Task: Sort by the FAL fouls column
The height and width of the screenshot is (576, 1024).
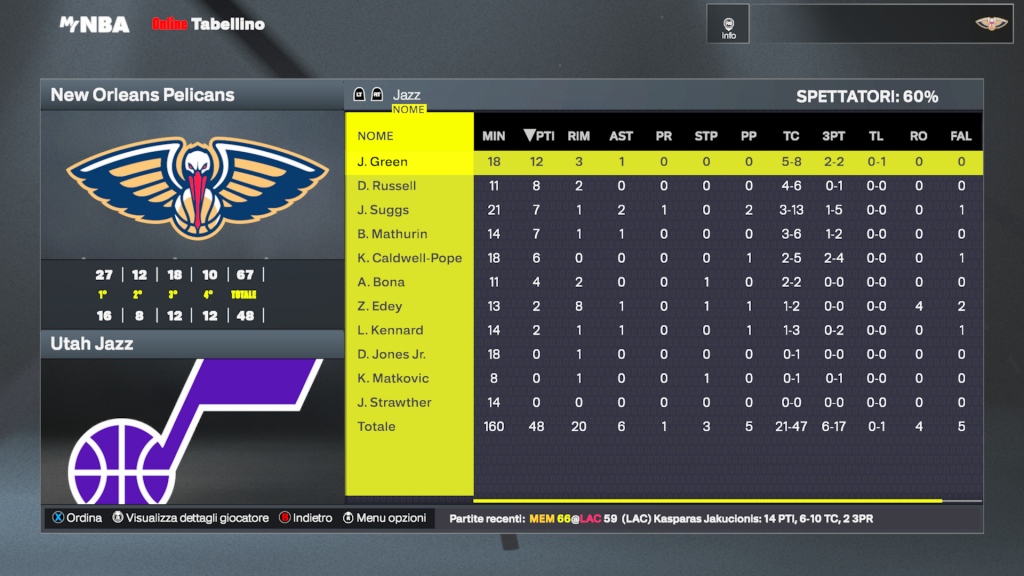Action: [961, 136]
